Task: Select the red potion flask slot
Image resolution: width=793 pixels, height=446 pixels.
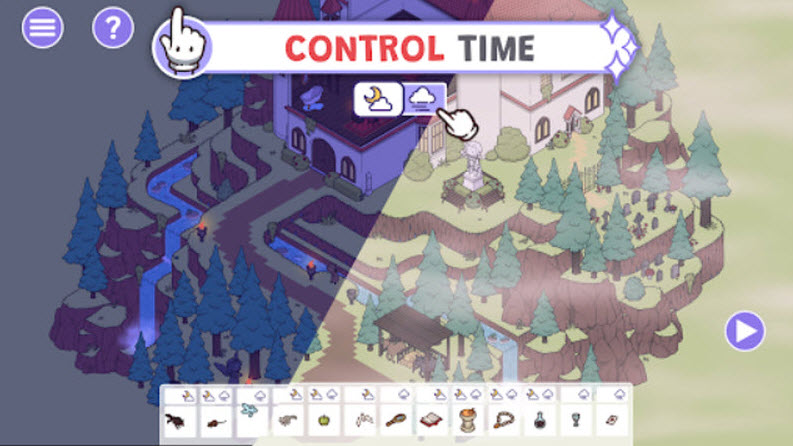Action: pos(540,420)
